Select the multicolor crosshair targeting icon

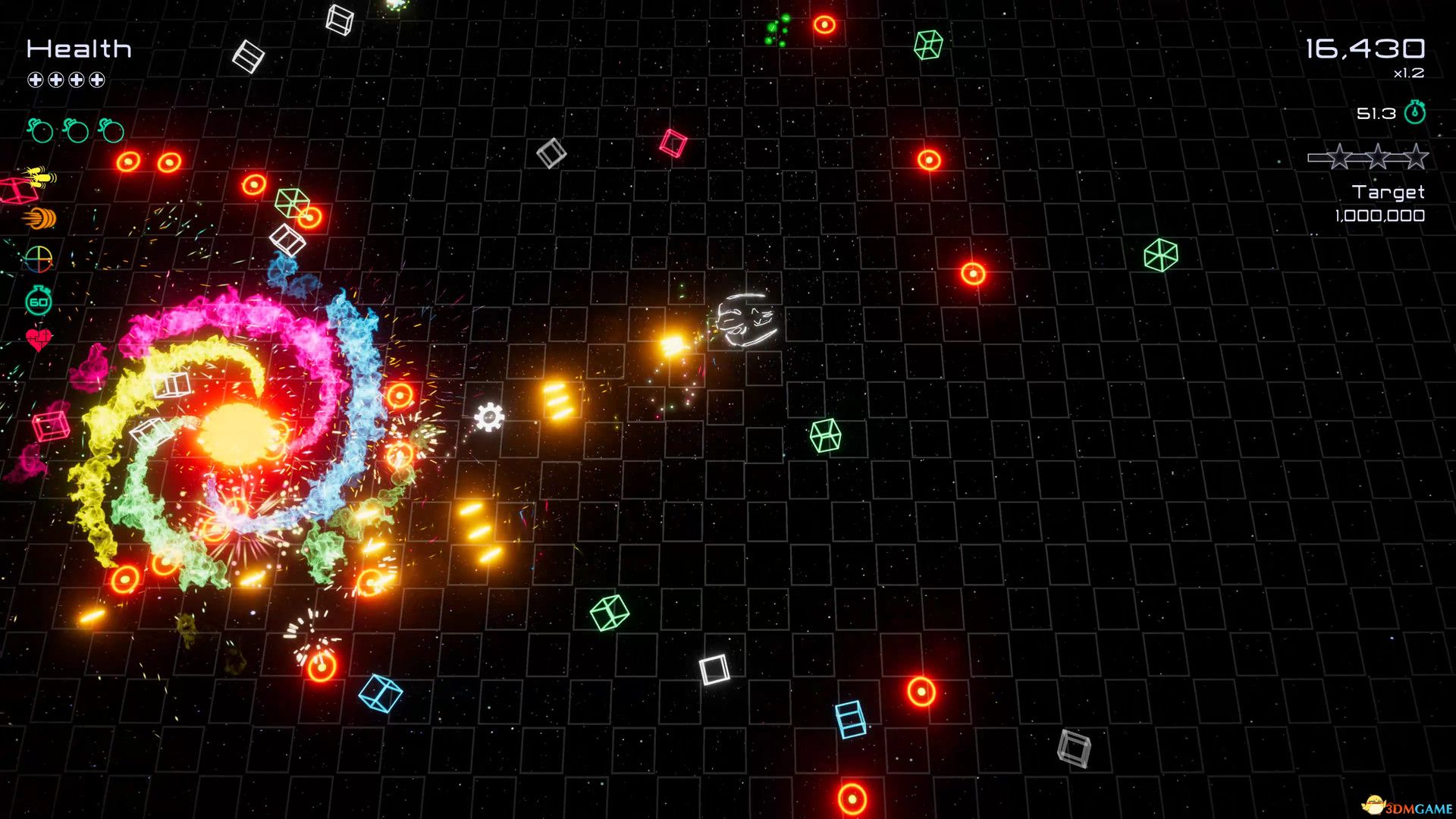(39, 258)
